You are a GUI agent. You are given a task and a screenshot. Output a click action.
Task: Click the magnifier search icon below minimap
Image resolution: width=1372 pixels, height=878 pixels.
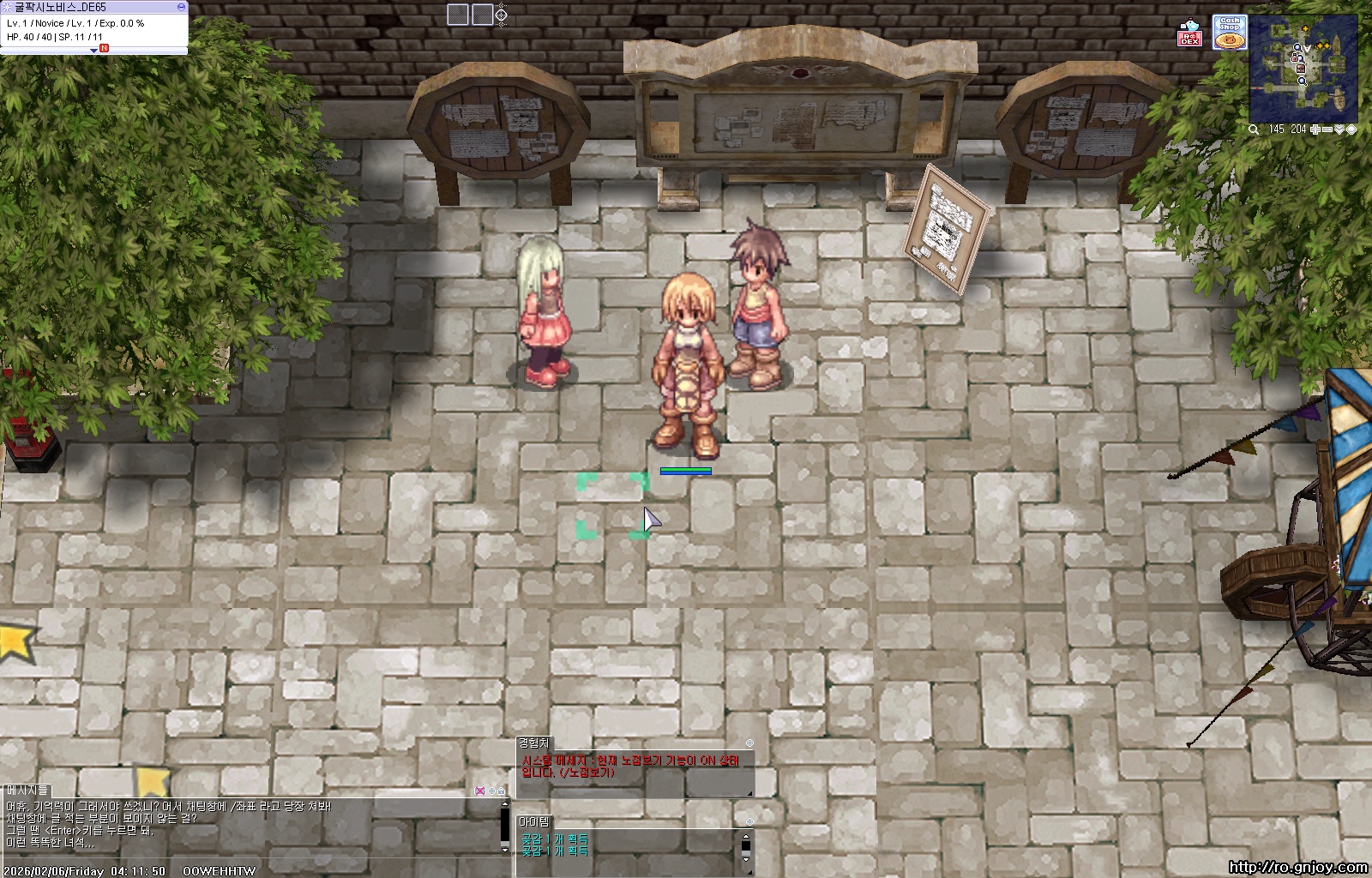click(x=1254, y=129)
